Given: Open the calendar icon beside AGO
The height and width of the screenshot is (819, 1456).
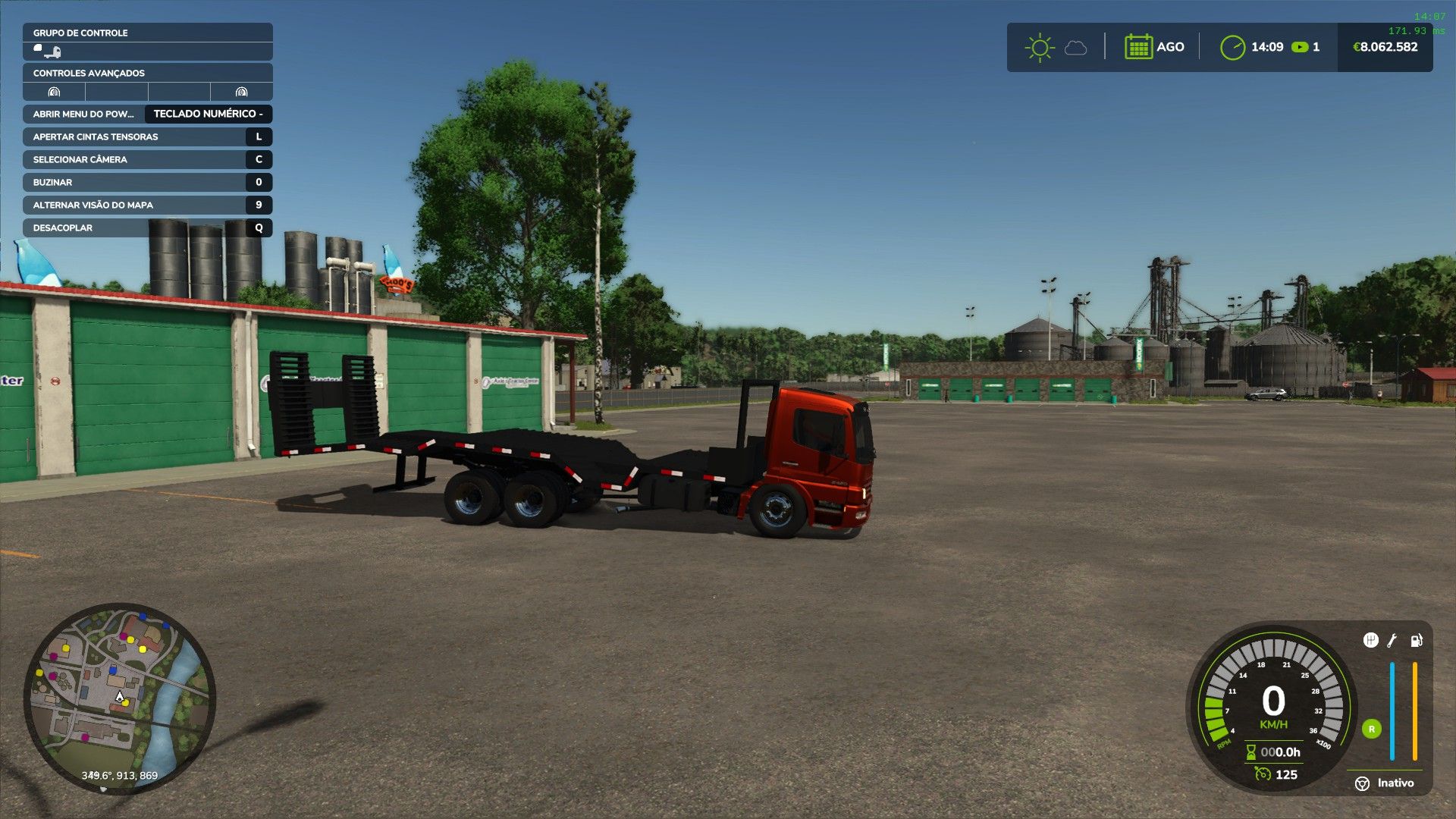Looking at the screenshot, I should click(x=1138, y=47).
